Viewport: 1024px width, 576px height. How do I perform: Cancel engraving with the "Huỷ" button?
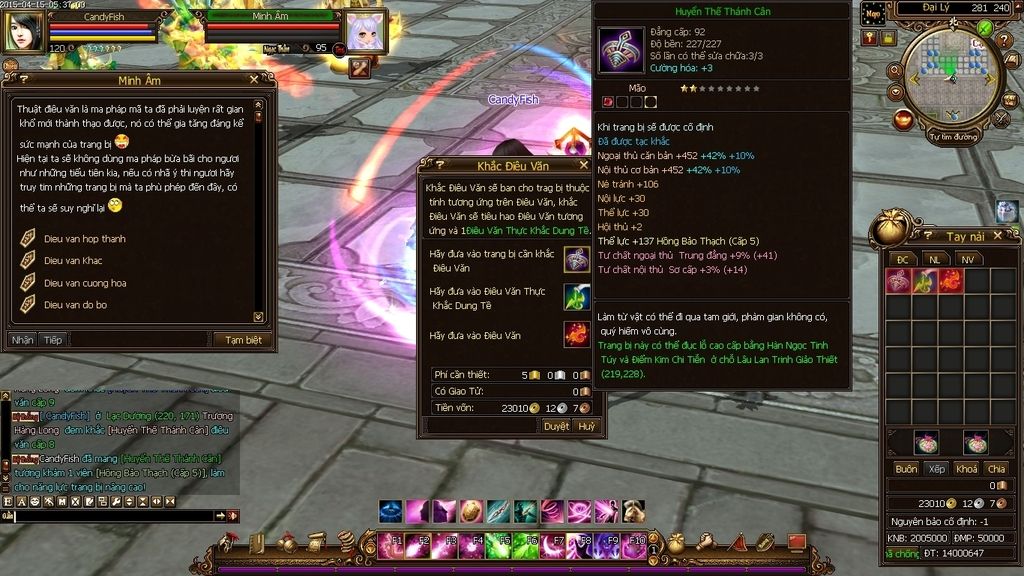coord(586,426)
